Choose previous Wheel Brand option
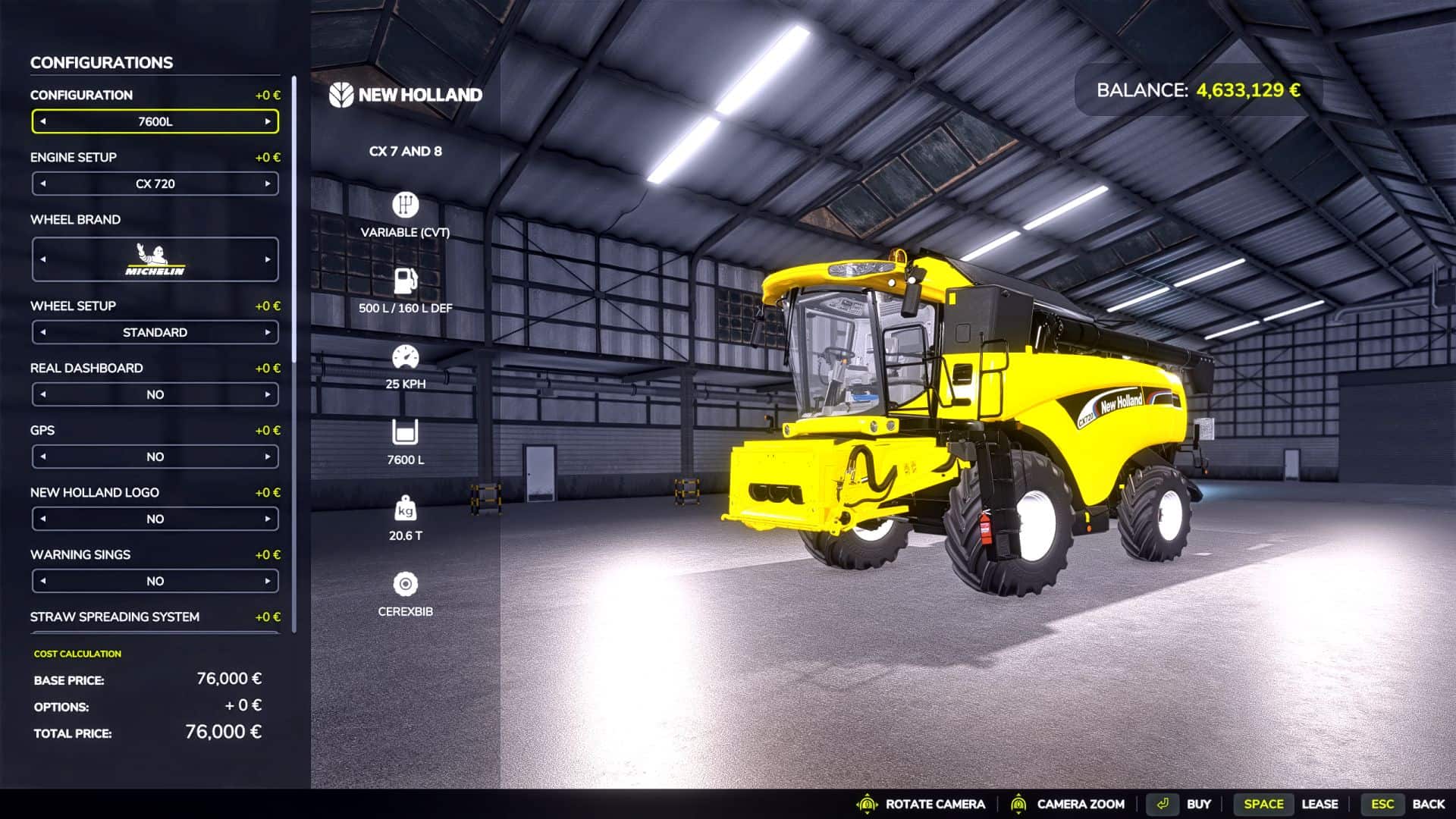 (43, 259)
